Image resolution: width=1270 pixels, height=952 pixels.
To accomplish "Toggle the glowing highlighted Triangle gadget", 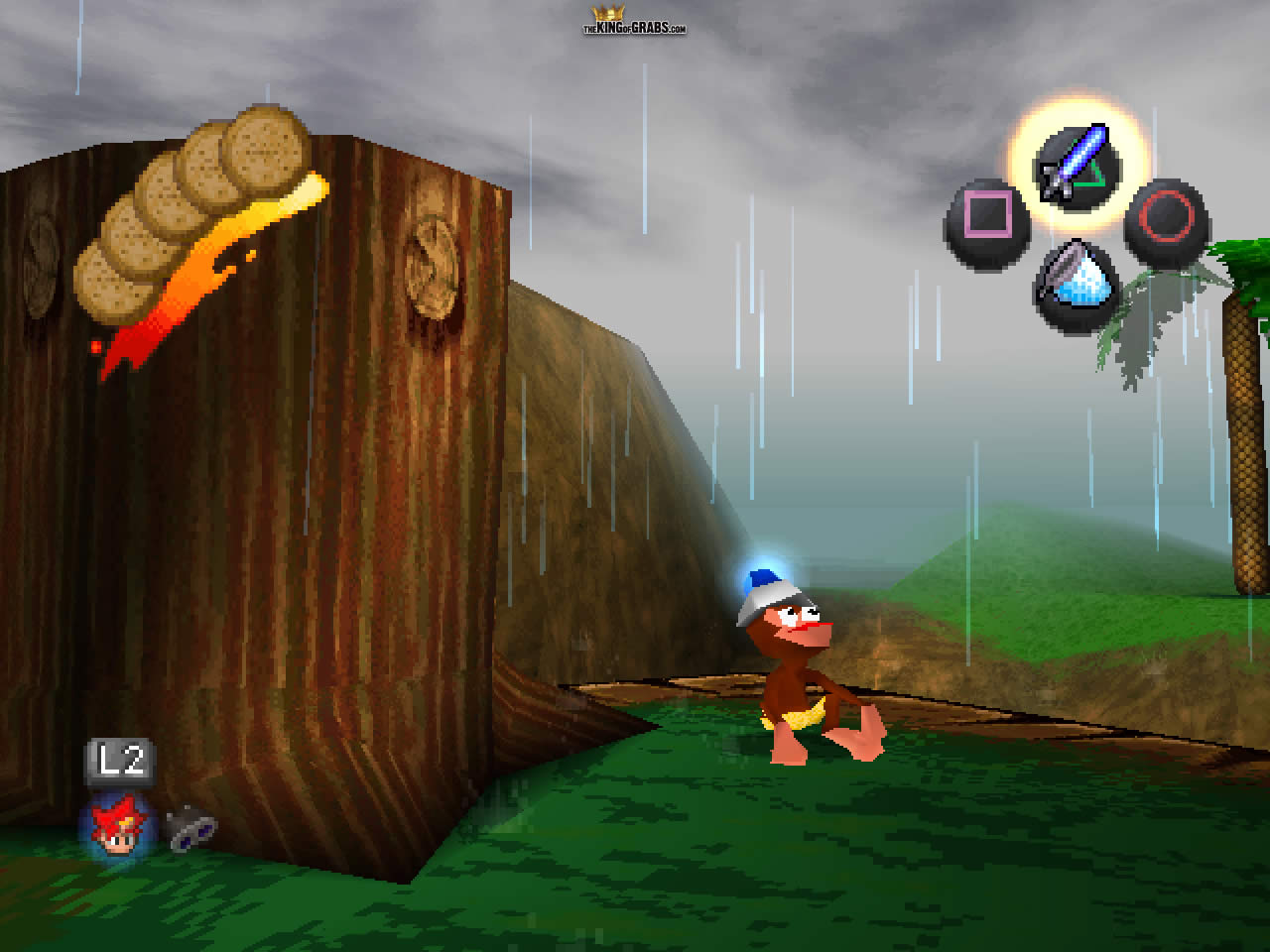I will point(1077,164).
